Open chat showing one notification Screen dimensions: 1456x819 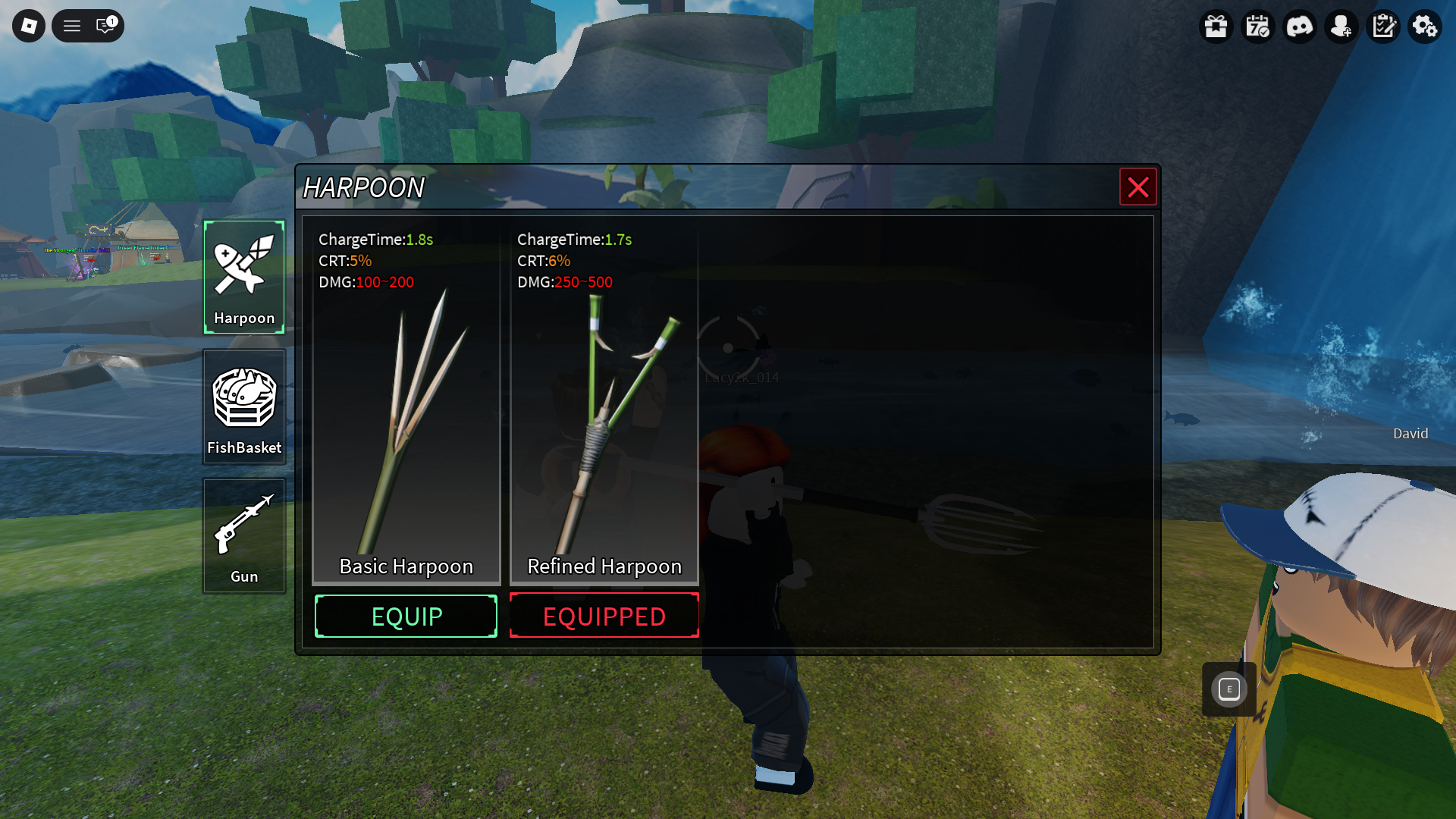pos(104,25)
